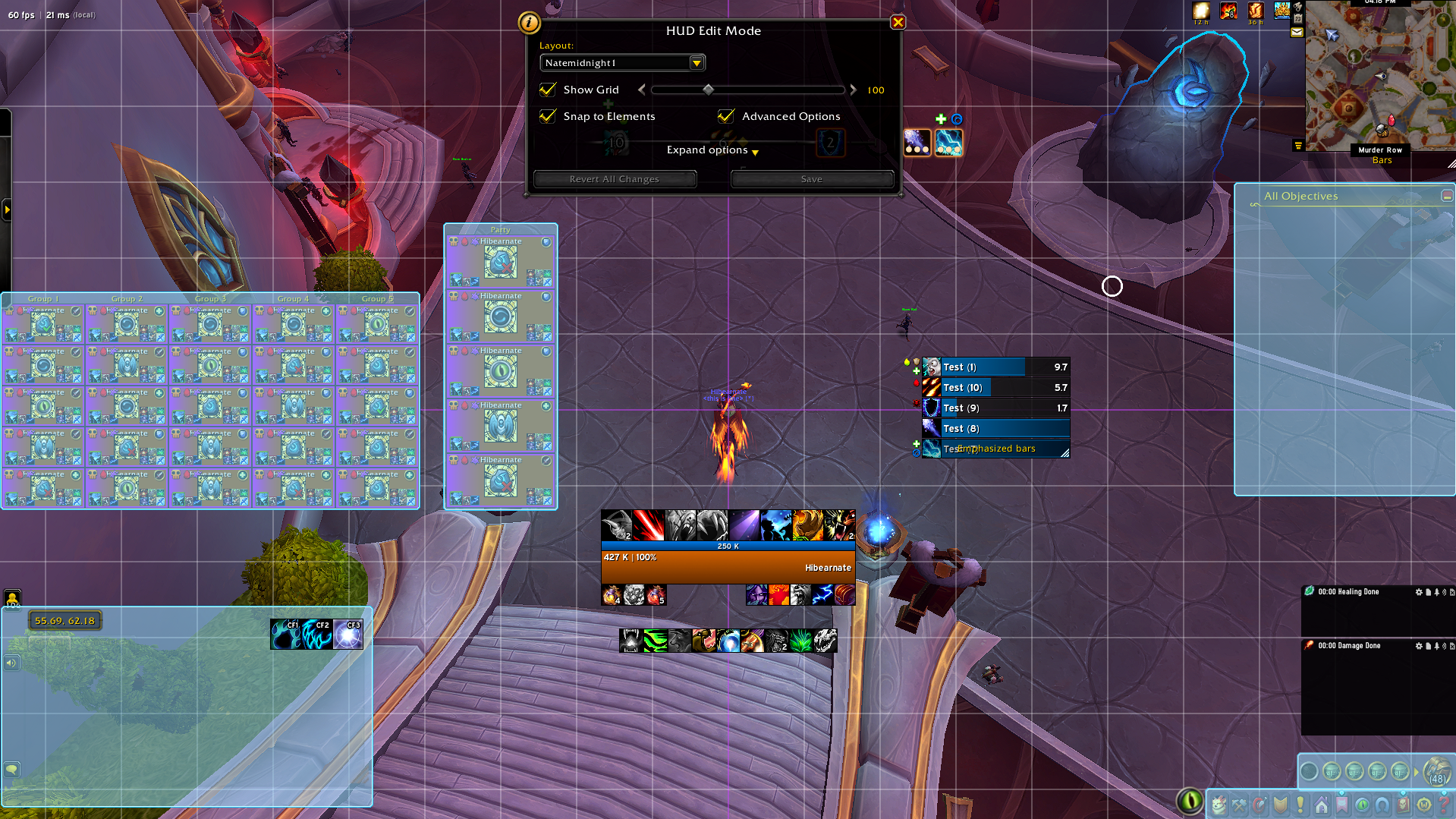Open the Healing Done meter settings gear

coord(1419,592)
